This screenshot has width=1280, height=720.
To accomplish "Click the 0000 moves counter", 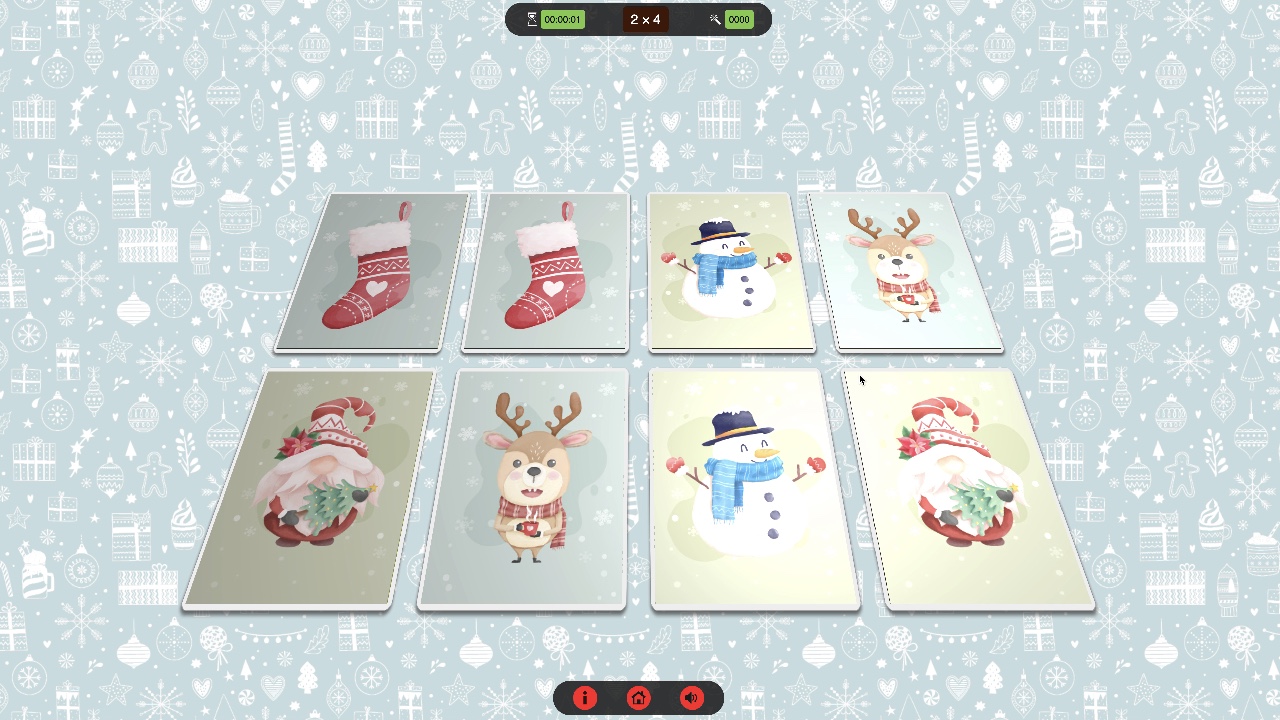I will tap(739, 19).
